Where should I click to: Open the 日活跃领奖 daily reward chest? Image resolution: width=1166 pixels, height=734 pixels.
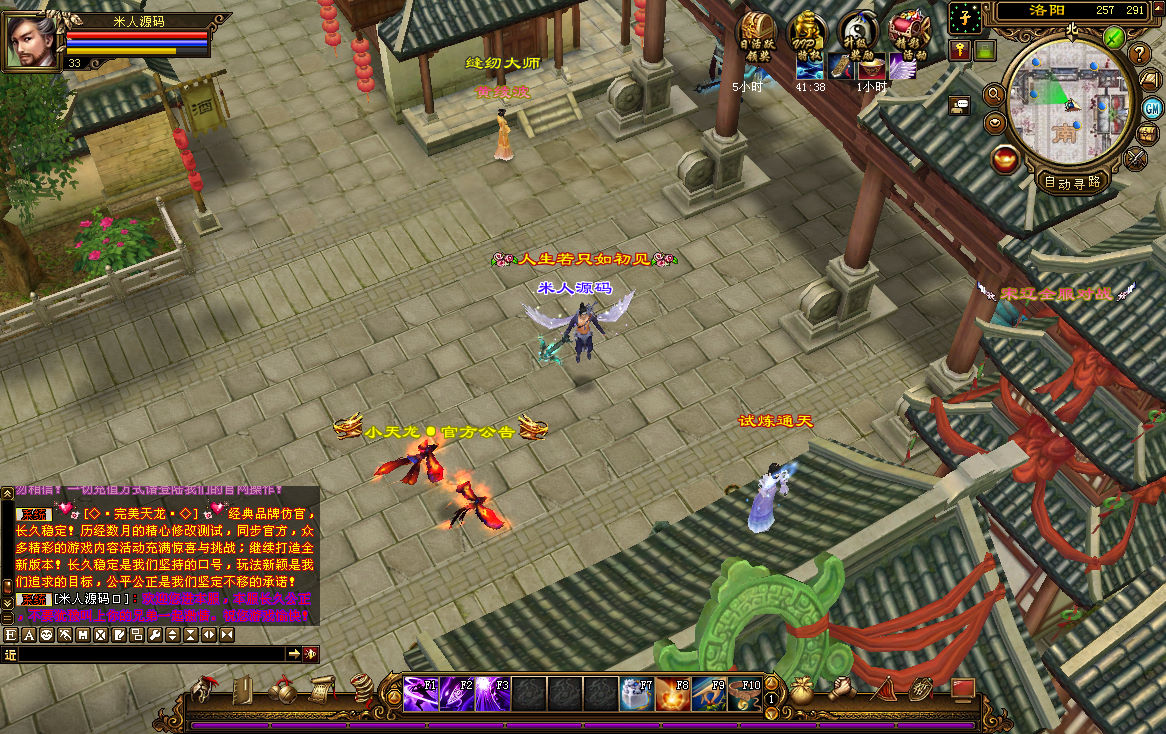tap(755, 34)
